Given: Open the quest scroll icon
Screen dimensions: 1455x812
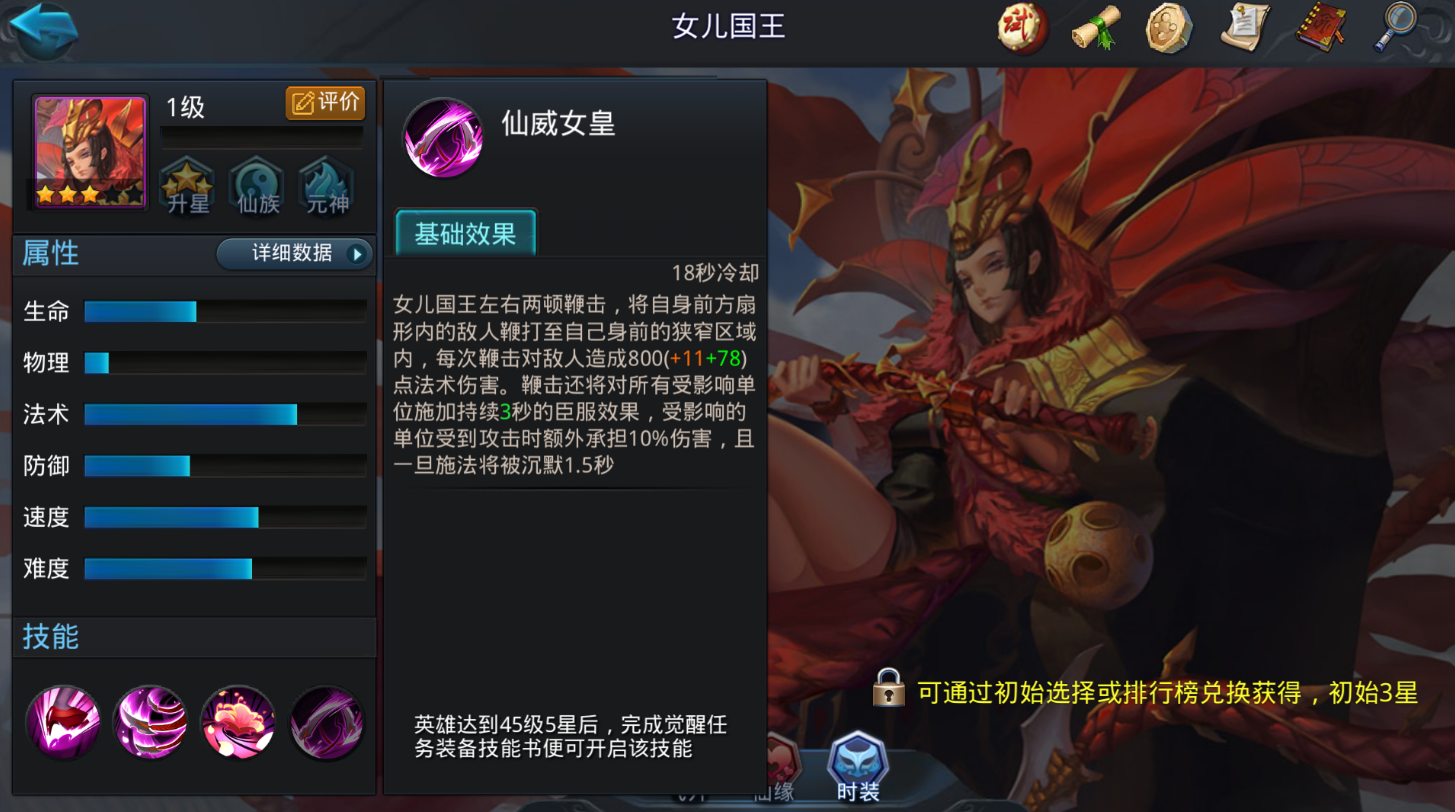Looking at the screenshot, I should (x=1246, y=29).
